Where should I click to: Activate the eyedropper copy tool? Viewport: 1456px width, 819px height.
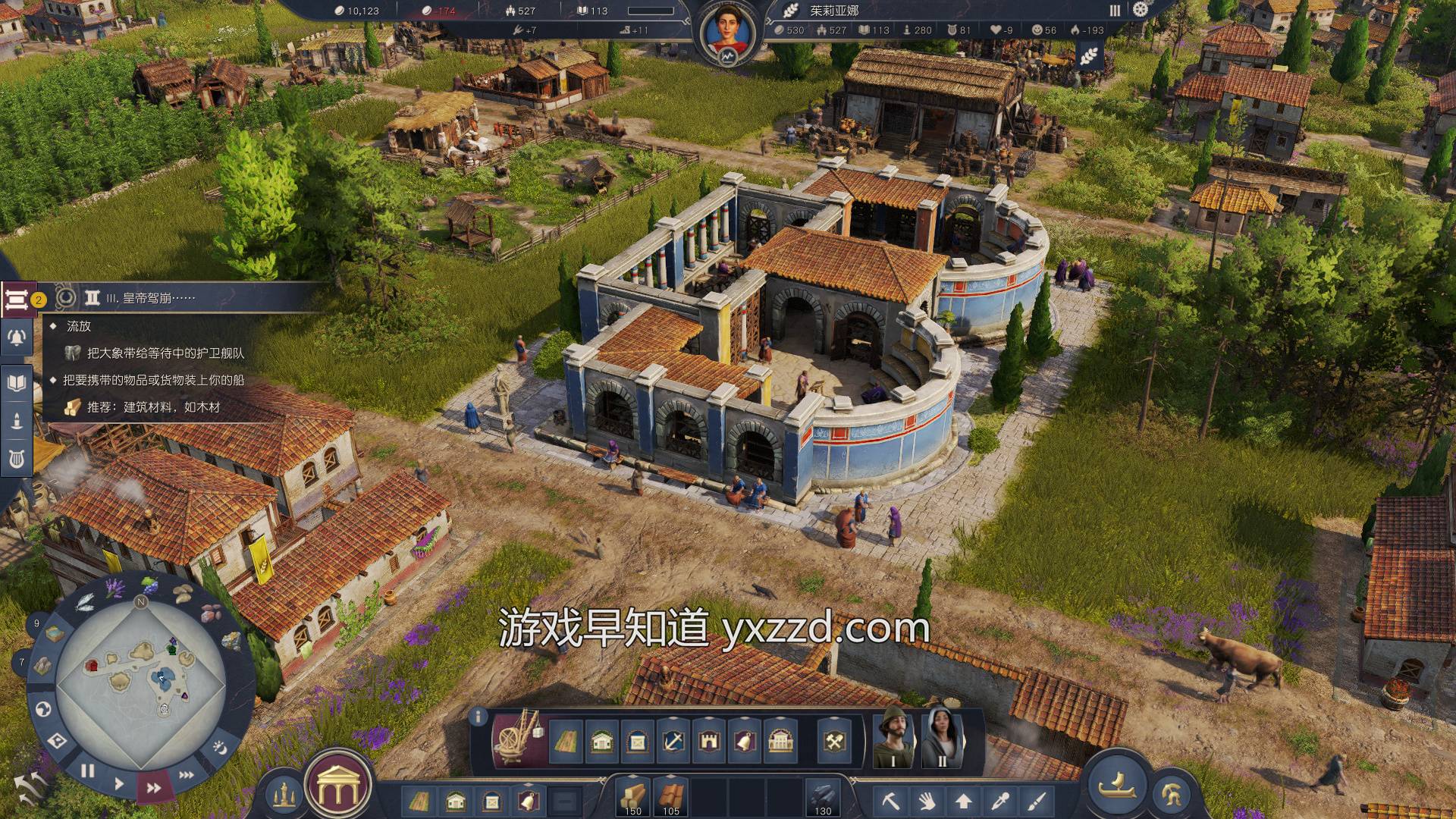click(1001, 801)
